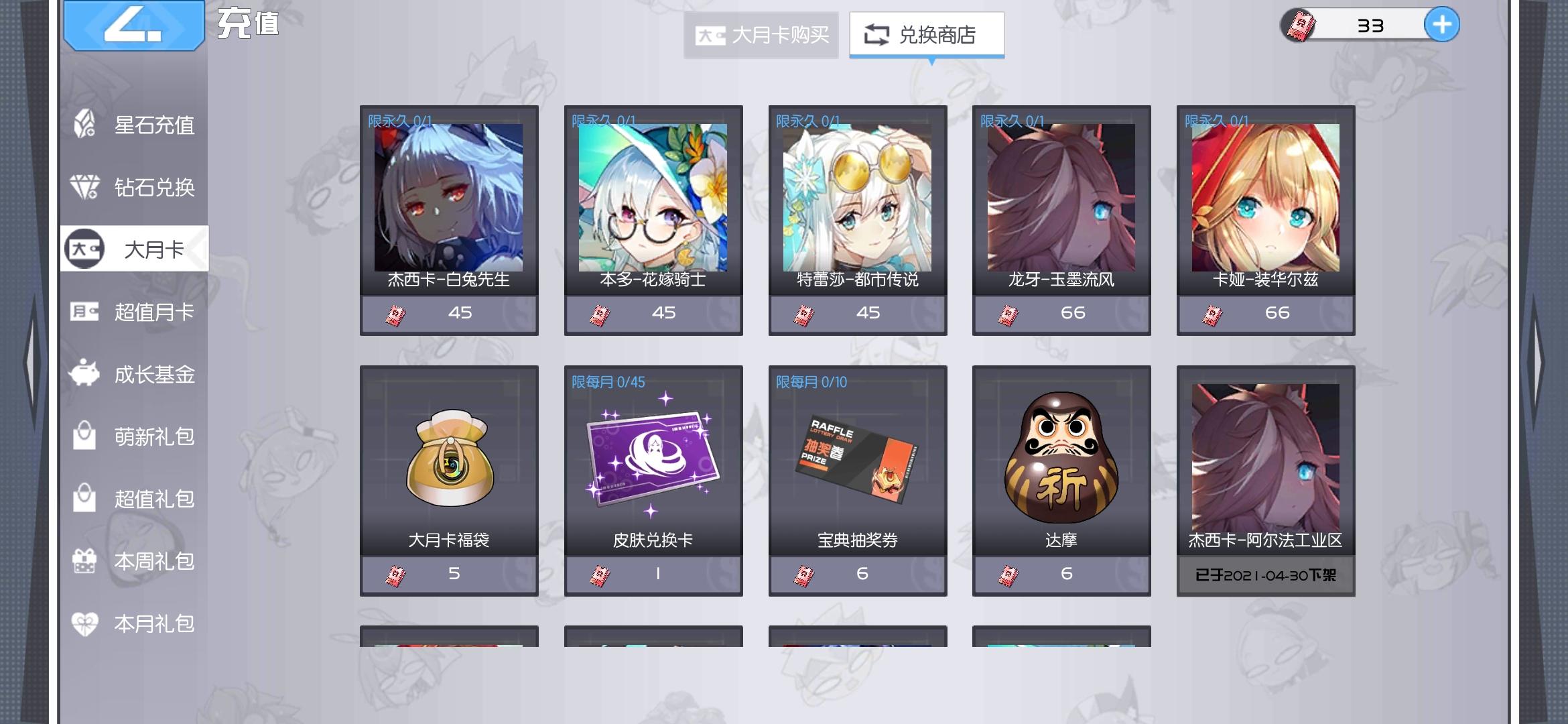1568x724 pixels.
Task: Select the 星石充值 sidebar icon
Action: click(x=84, y=125)
